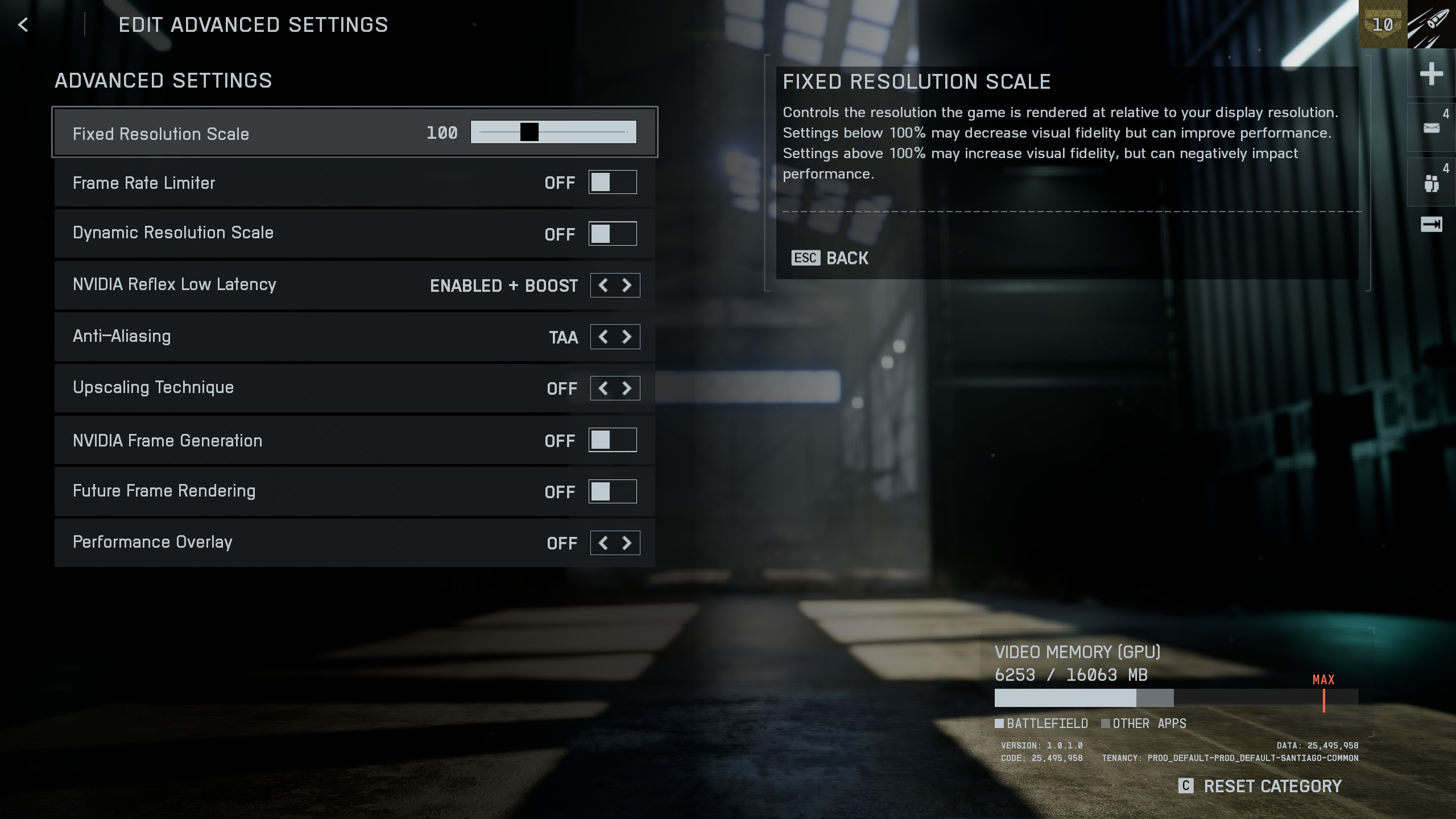Enable NVIDIA Frame Generation
This screenshot has height=819, width=1456.
coord(612,440)
